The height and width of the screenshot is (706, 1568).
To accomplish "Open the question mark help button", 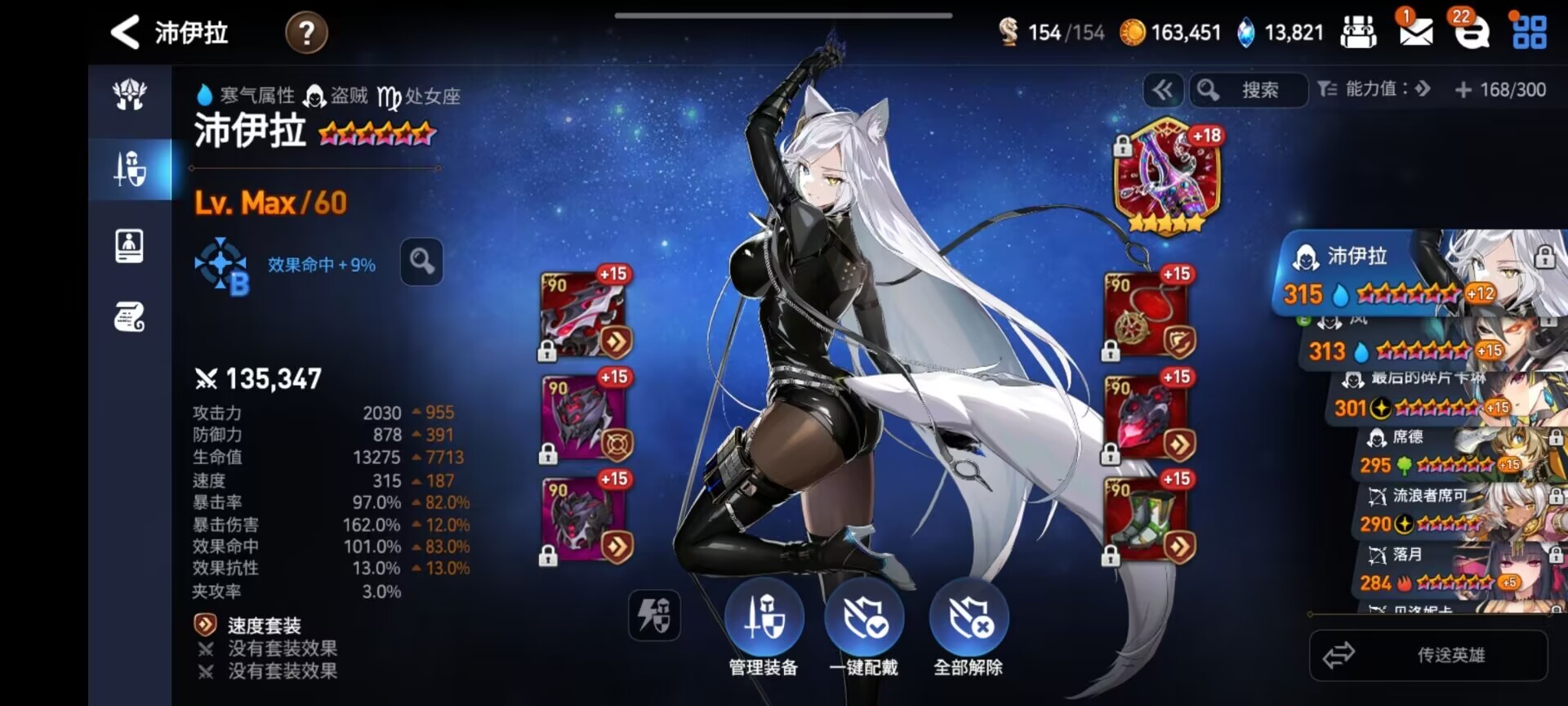I will click(x=306, y=34).
